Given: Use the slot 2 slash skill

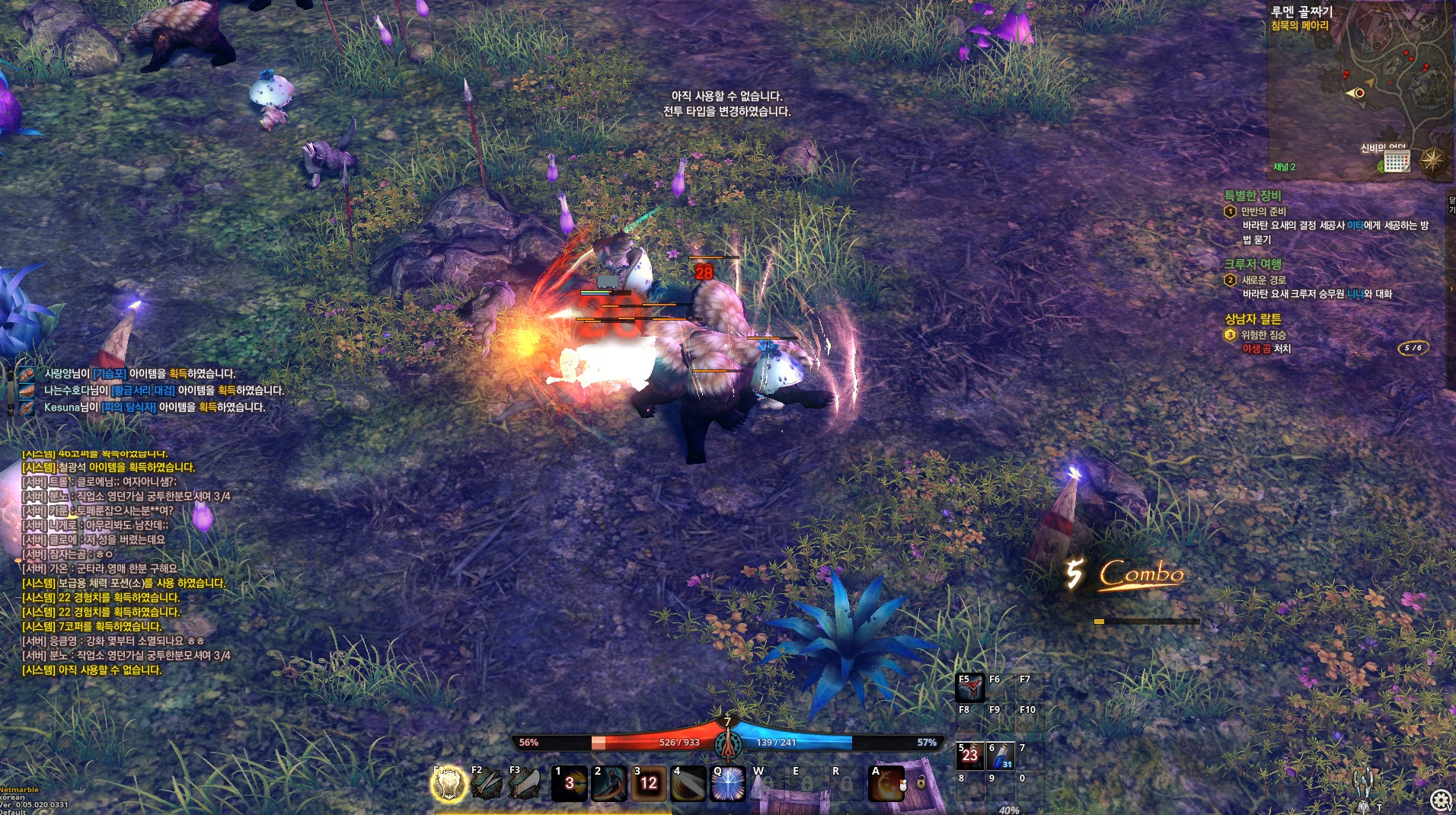Looking at the screenshot, I should [x=609, y=785].
